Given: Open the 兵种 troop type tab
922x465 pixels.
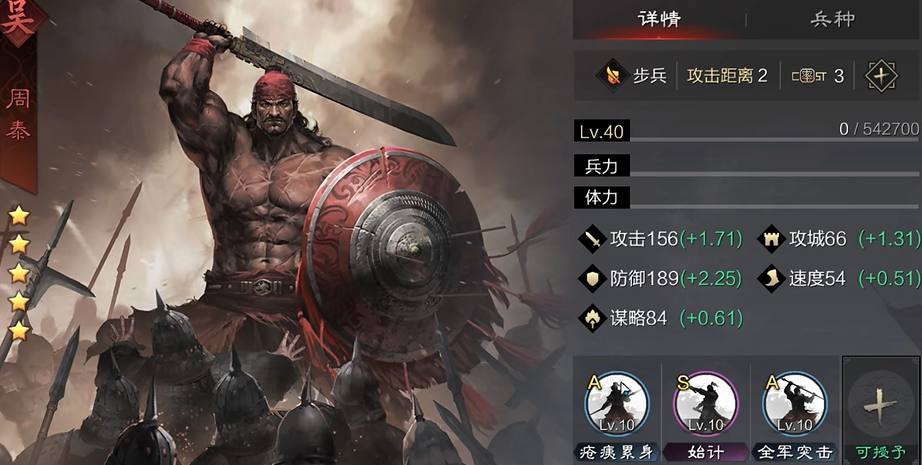Looking at the screenshot, I should point(834,19).
